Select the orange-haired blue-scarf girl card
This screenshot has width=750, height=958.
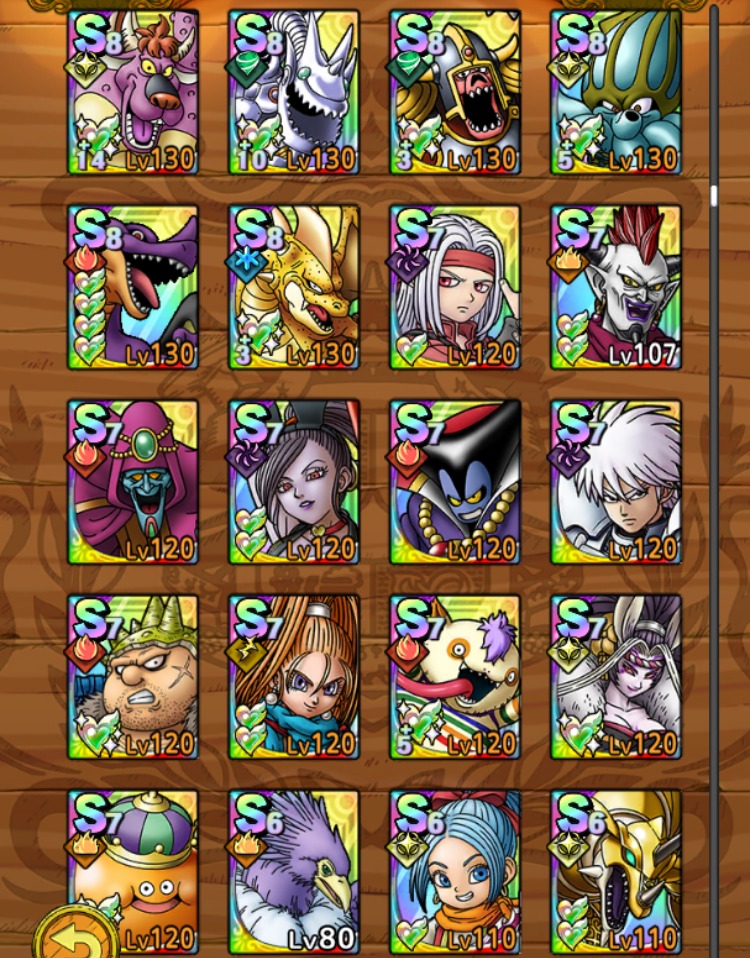(x=294, y=677)
